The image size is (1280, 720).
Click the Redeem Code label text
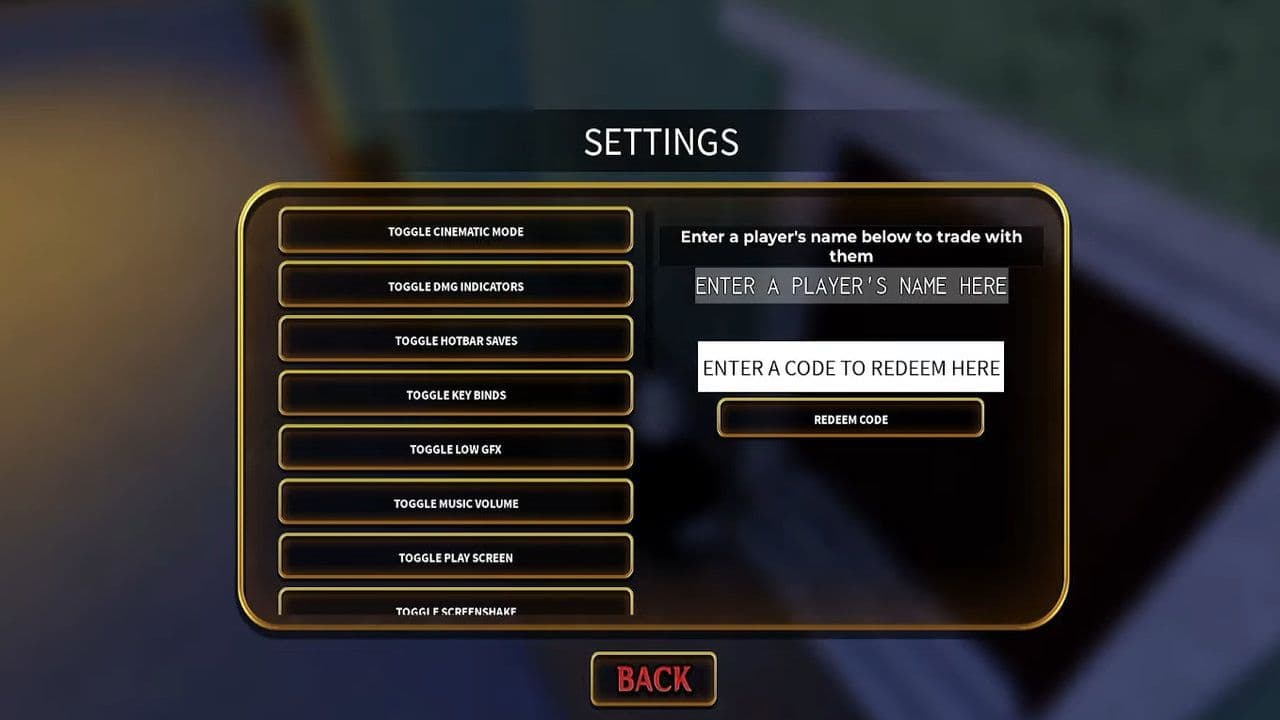tap(850, 418)
